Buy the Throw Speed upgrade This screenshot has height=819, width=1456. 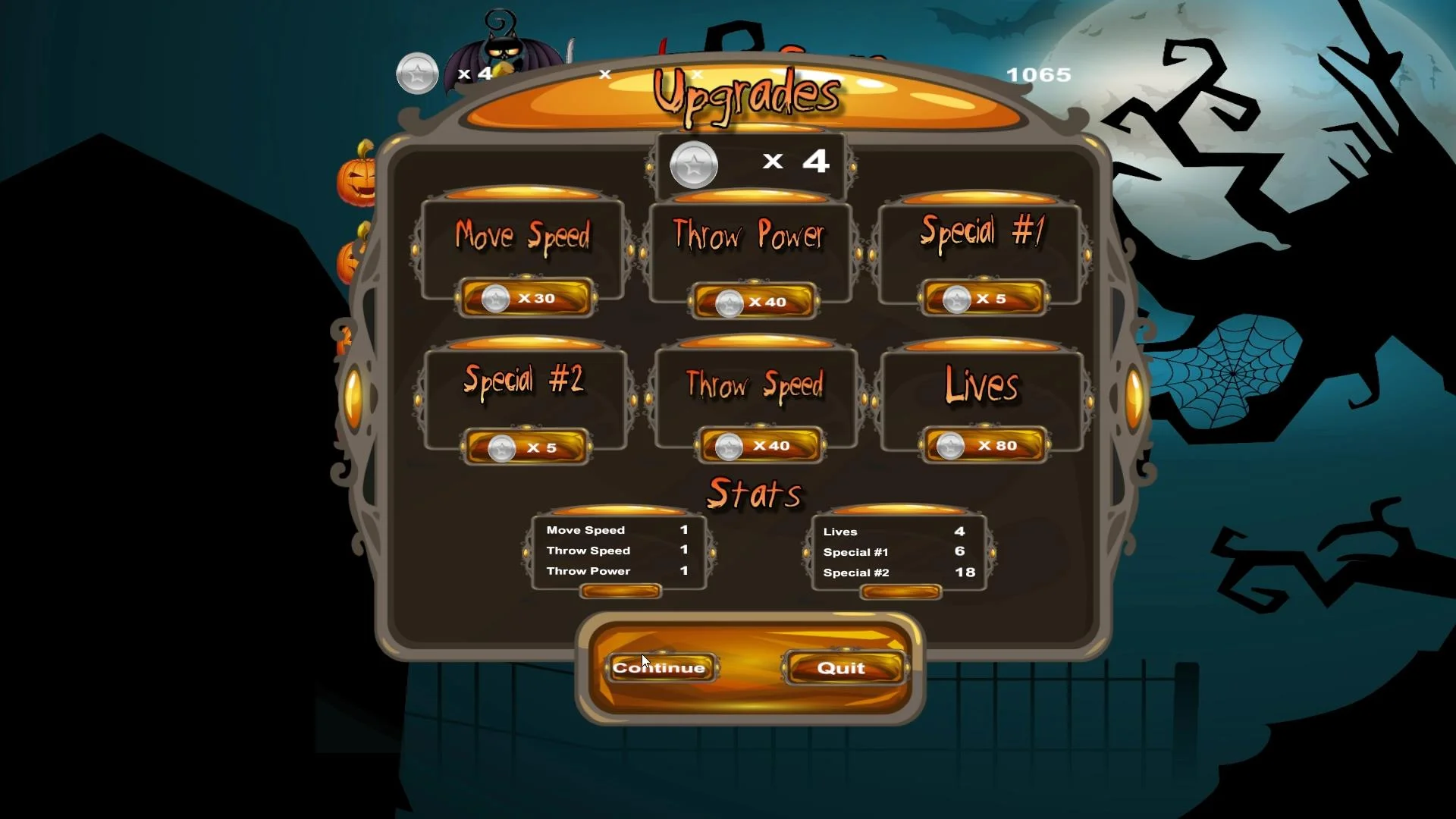(x=758, y=446)
